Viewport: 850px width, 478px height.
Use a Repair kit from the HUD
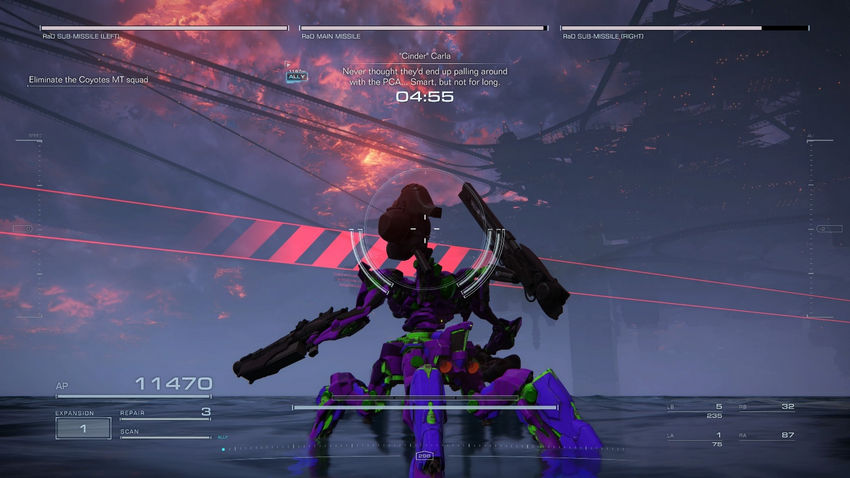[165, 412]
